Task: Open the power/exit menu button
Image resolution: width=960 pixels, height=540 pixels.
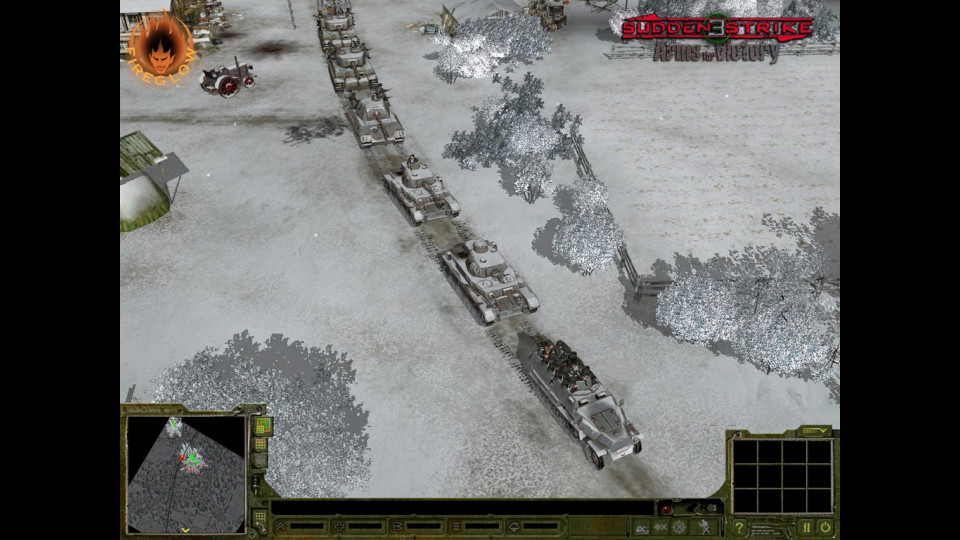Action: 826,527
